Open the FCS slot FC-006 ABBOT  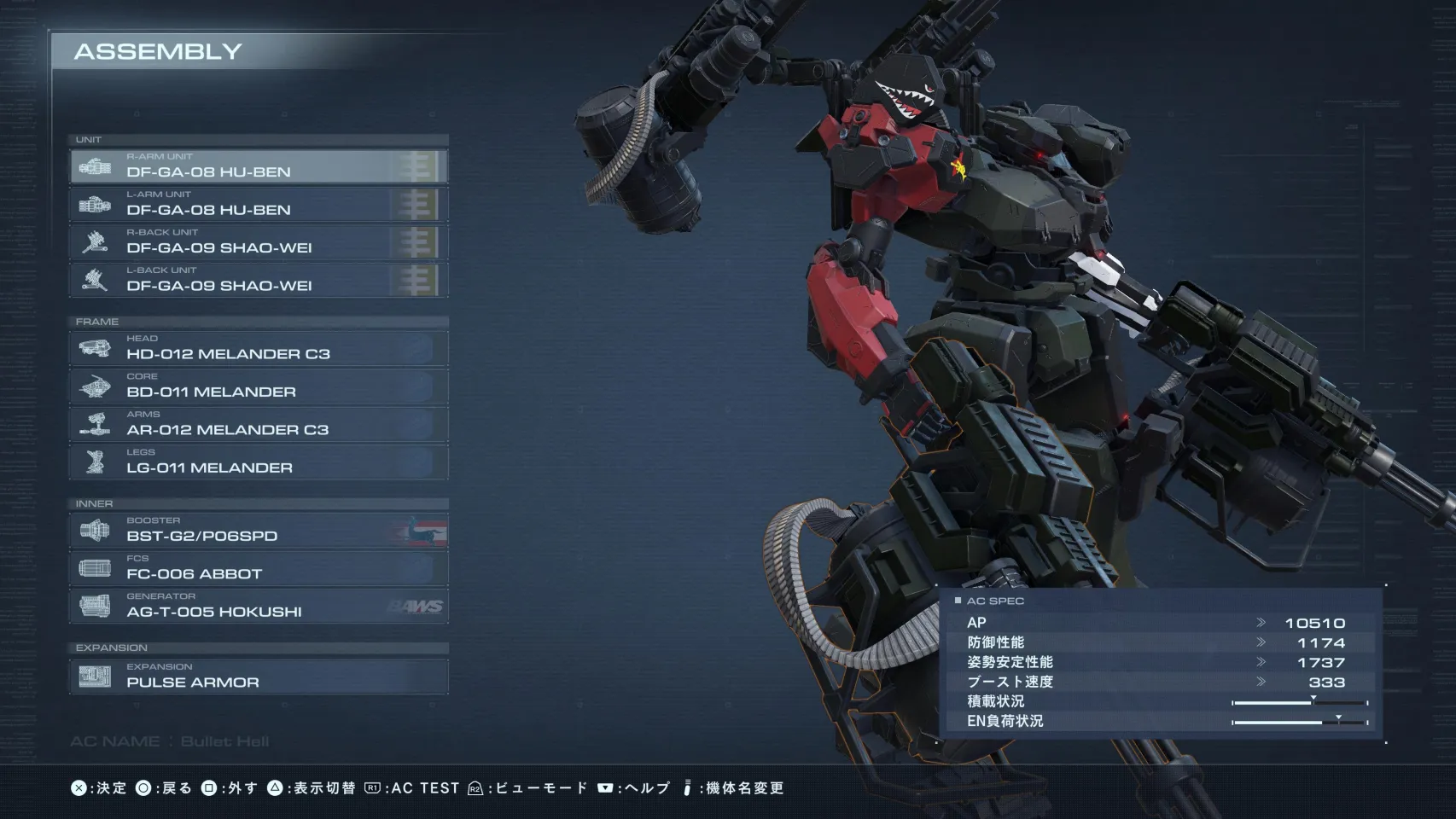pyautogui.click(x=259, y=568)
